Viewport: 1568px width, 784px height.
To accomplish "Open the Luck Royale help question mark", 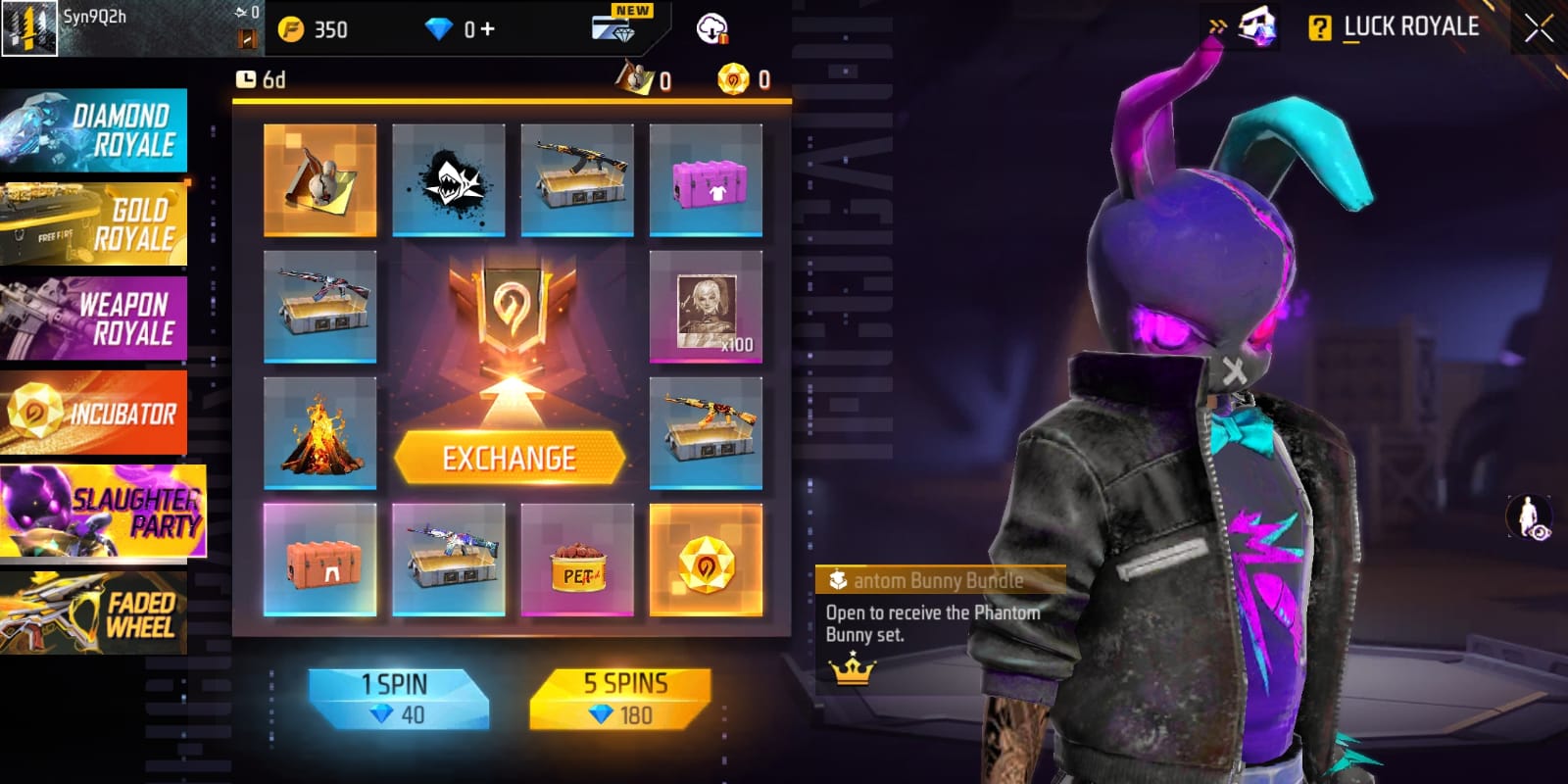I will pyautogui.click(x=1320, y=27).
